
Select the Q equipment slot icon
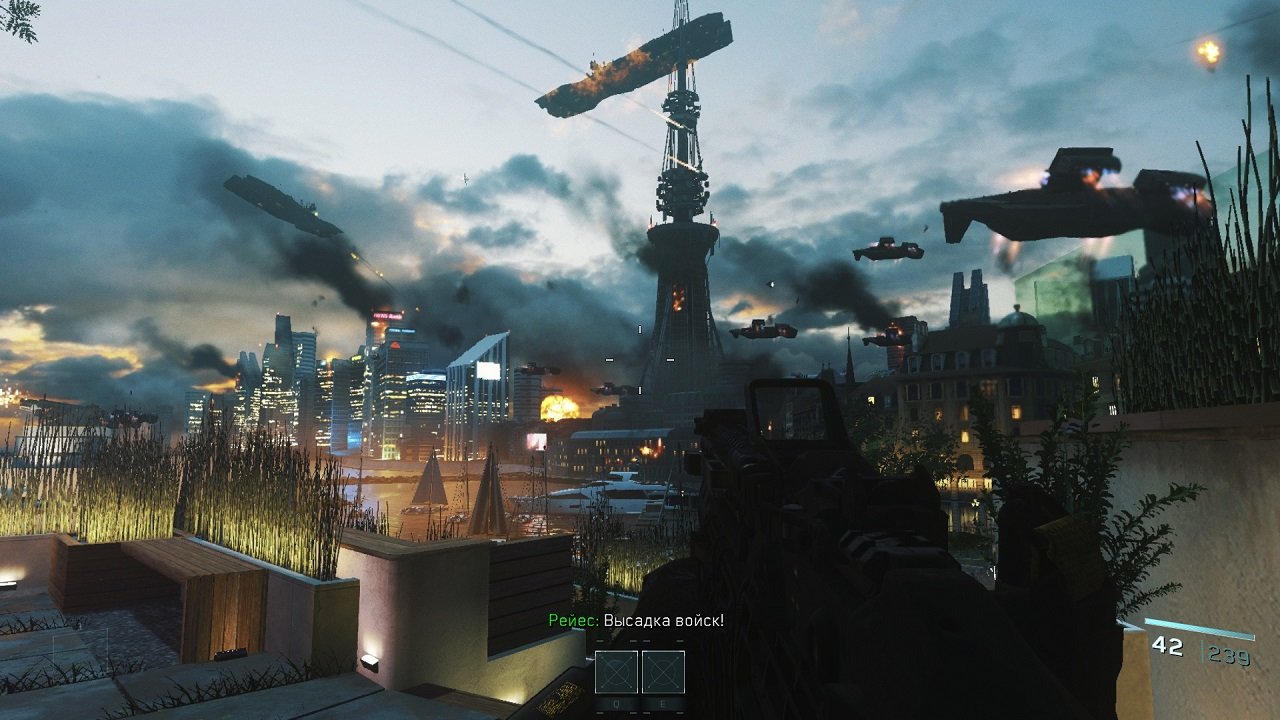[617, 672]
